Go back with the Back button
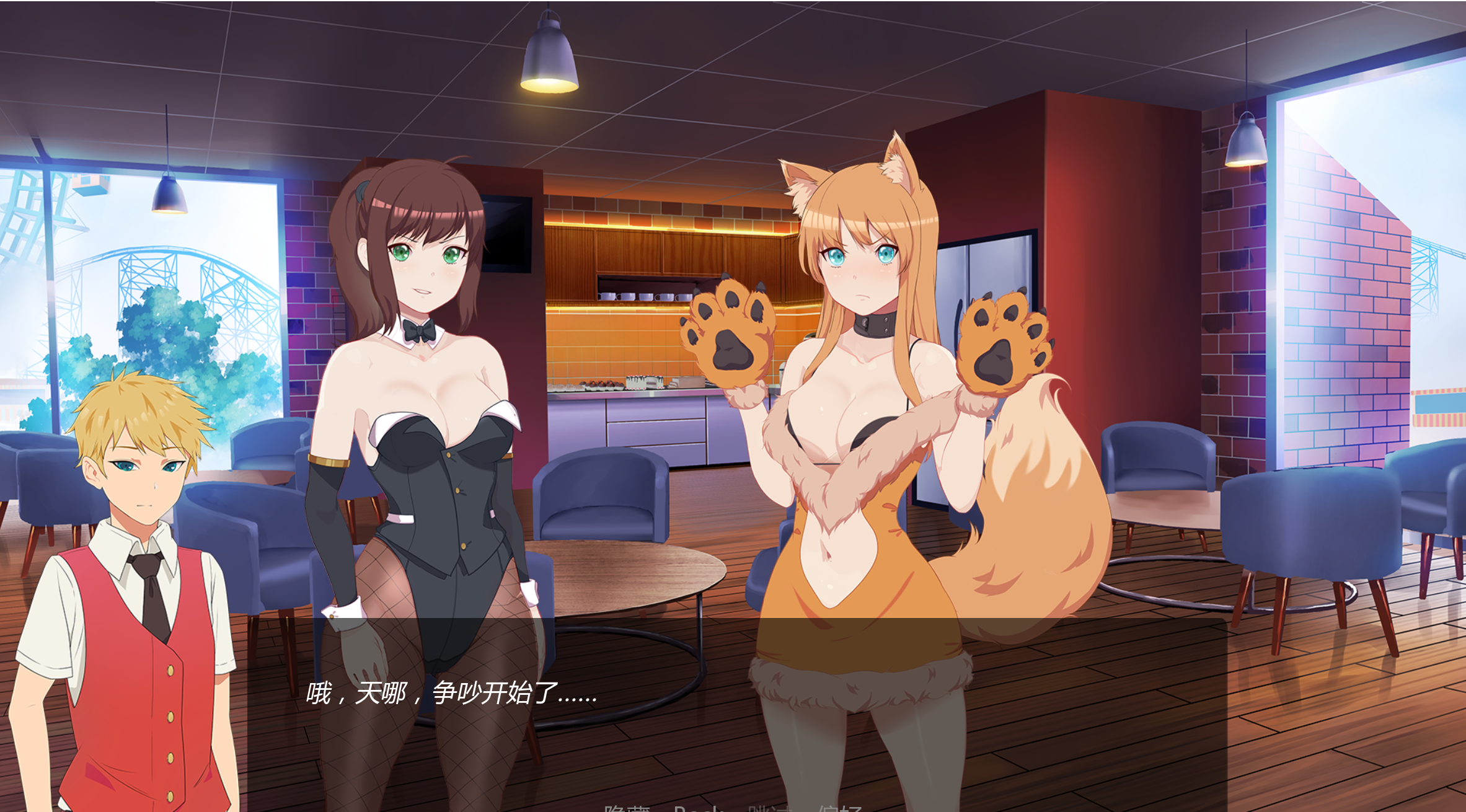 (699, 808)
